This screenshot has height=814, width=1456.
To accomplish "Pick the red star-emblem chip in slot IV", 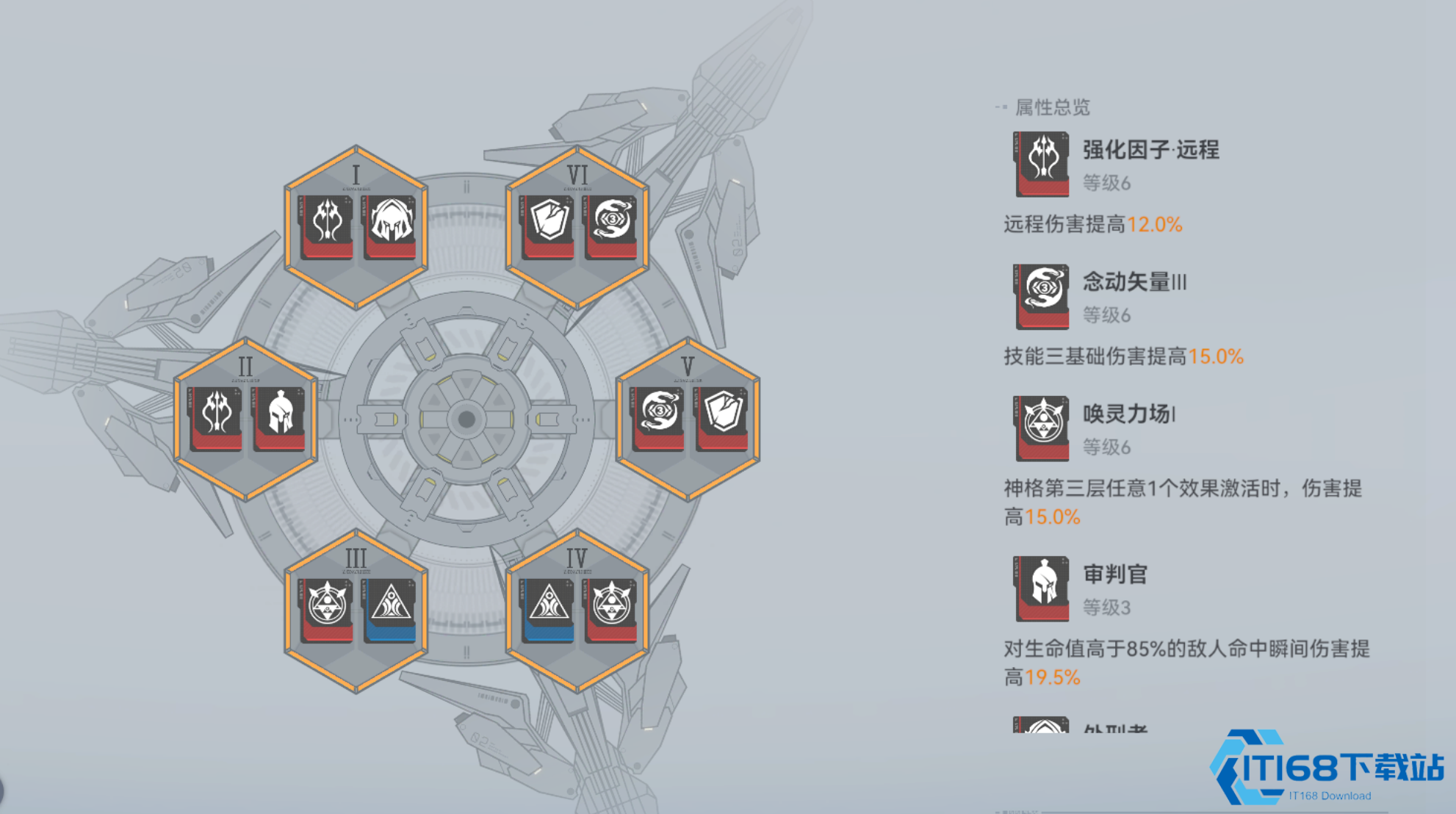I will [611, 609].
